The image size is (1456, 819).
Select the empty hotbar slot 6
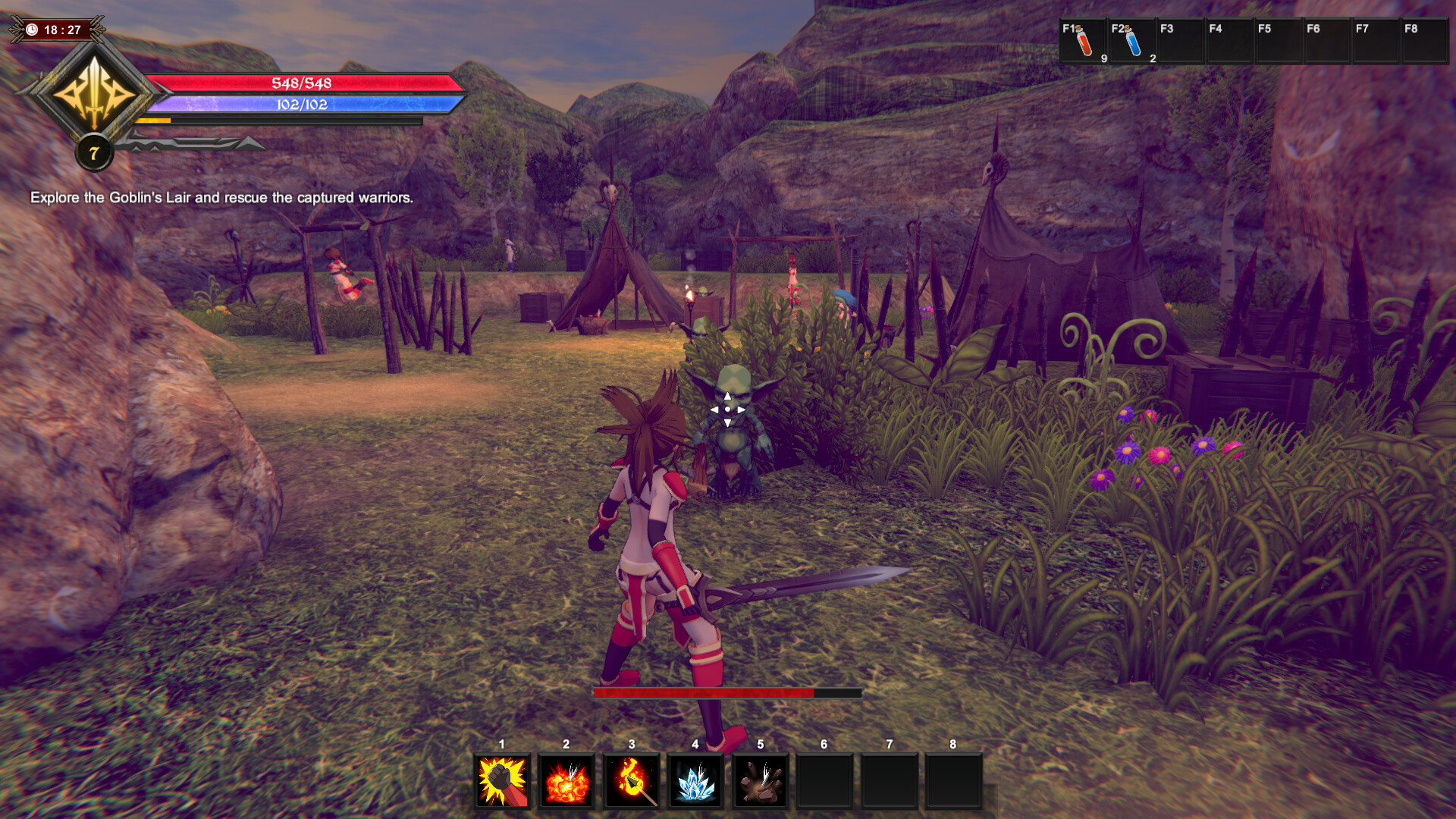[x=823, y=781]
